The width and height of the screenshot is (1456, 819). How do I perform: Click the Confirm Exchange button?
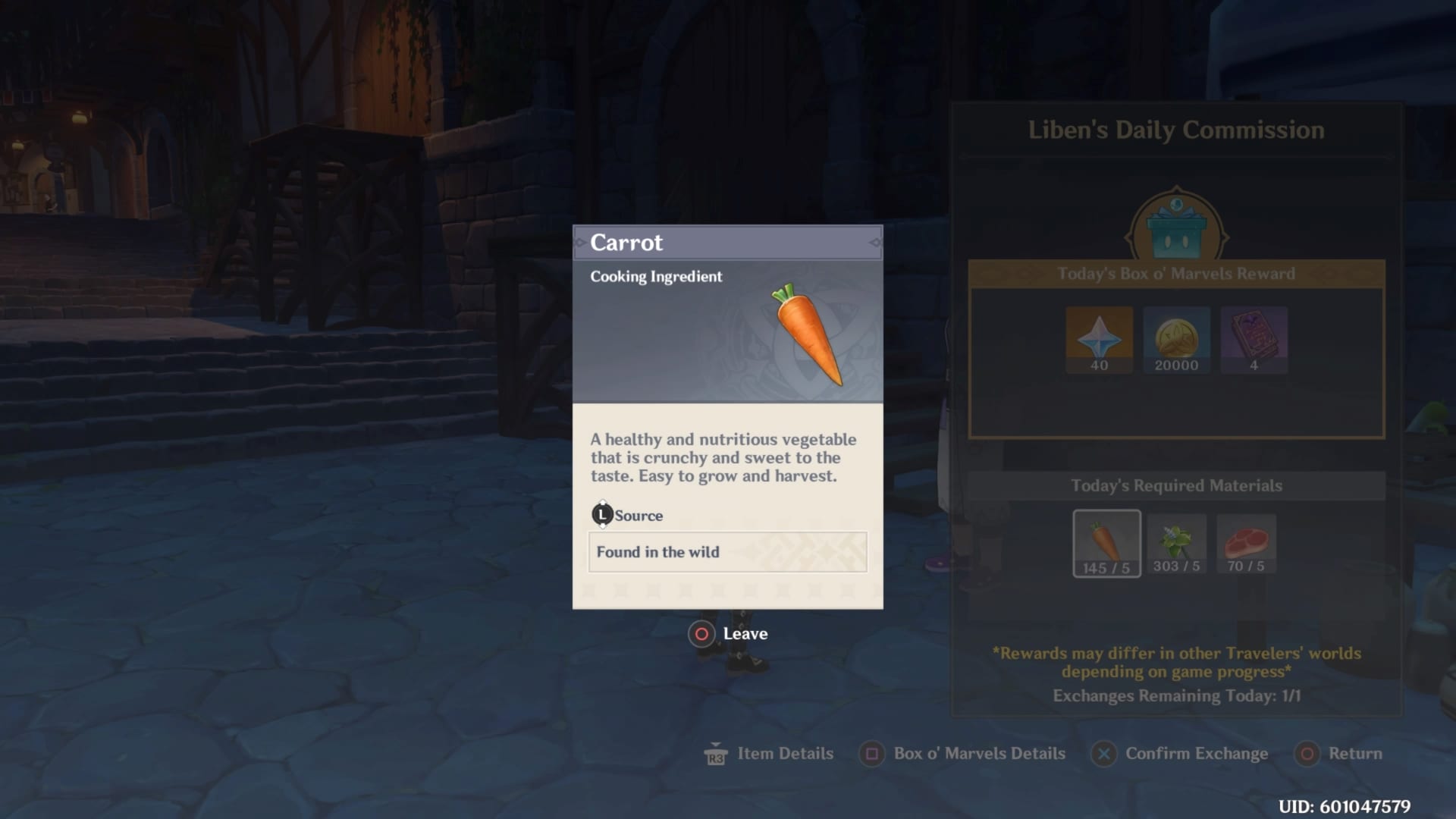[x=1180, y=754]
